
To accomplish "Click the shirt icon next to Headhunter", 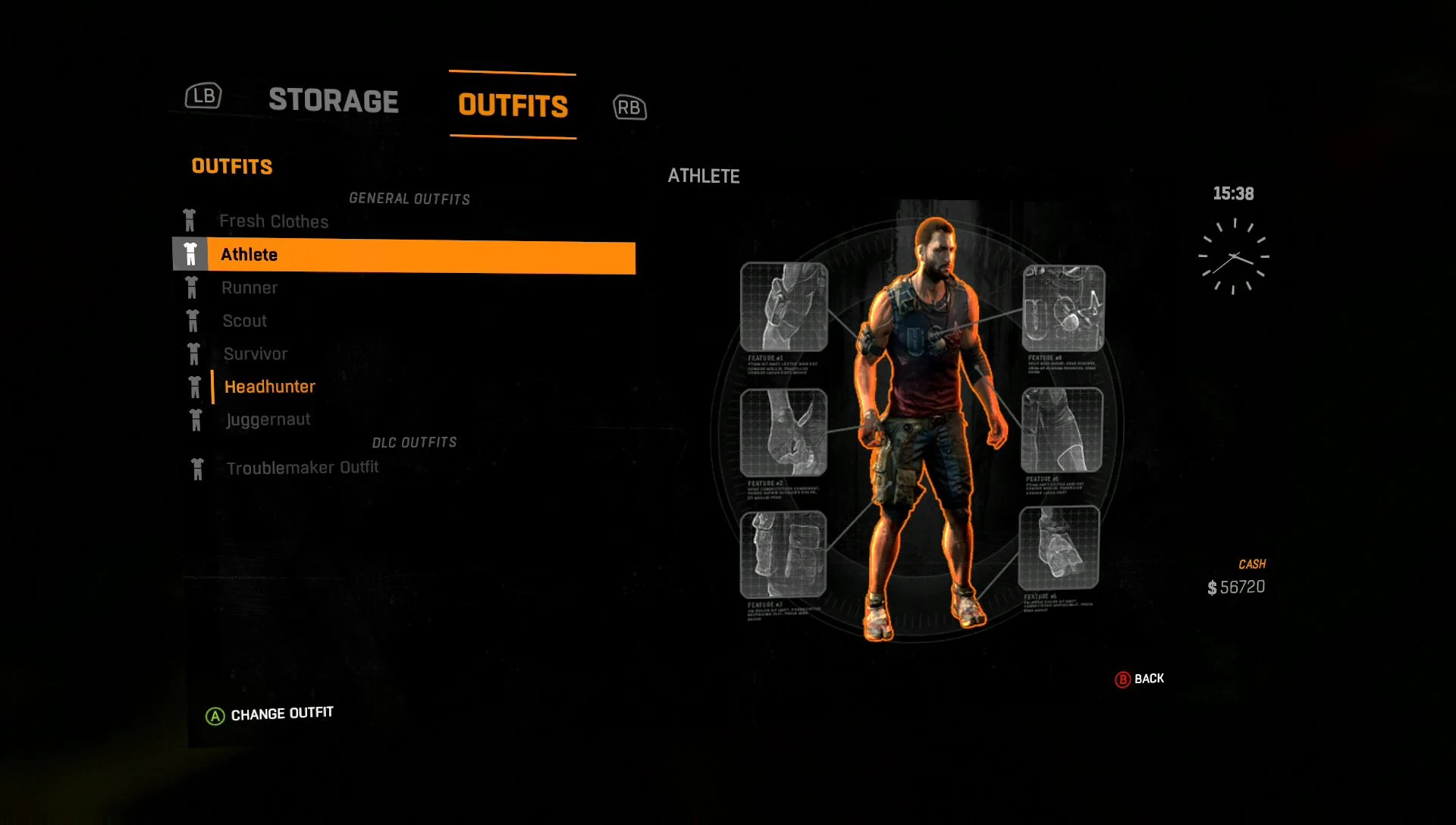I will 192,386.
